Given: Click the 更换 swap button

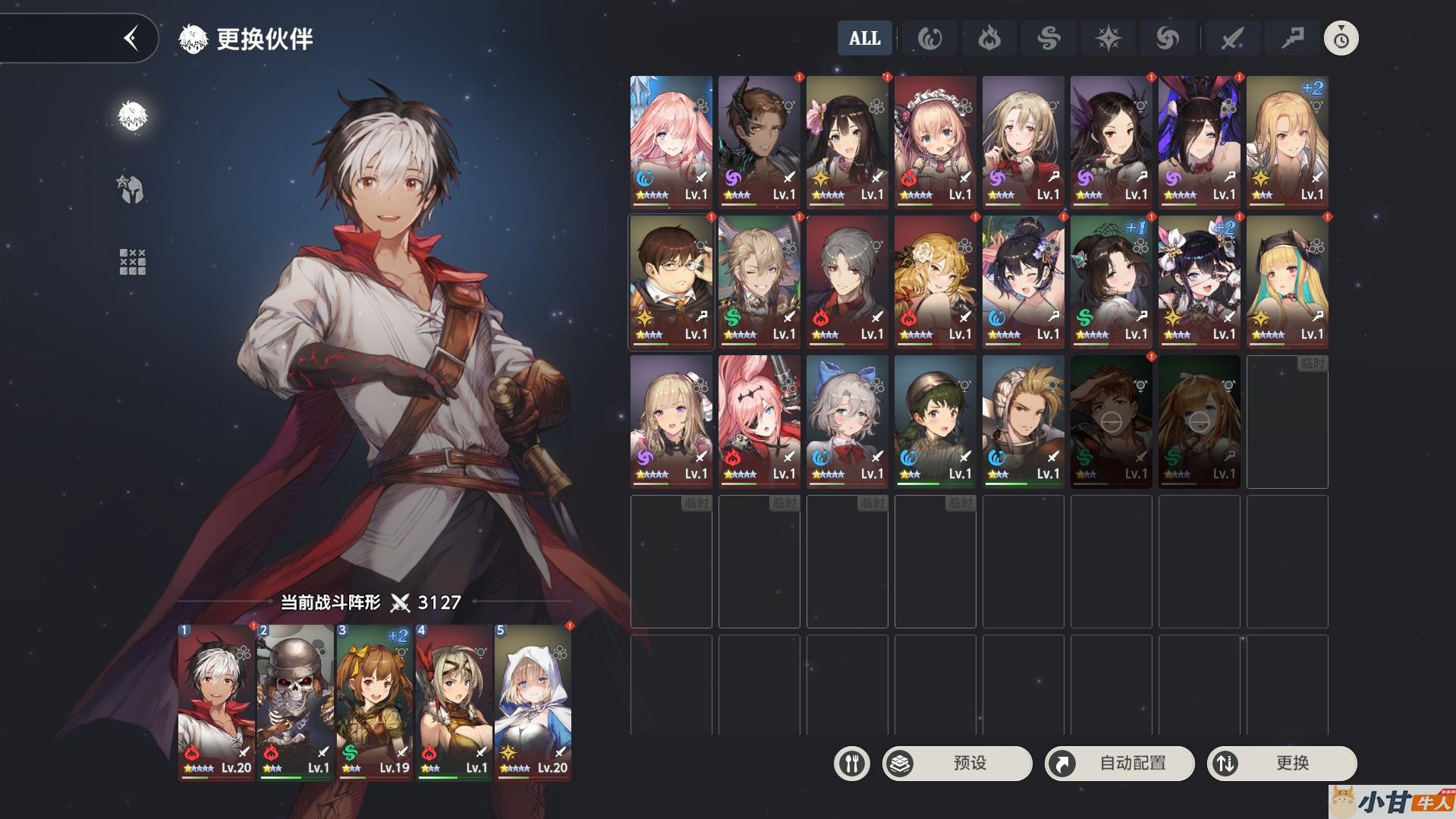Looking at the screenshot, I should tap(1281, 763).
